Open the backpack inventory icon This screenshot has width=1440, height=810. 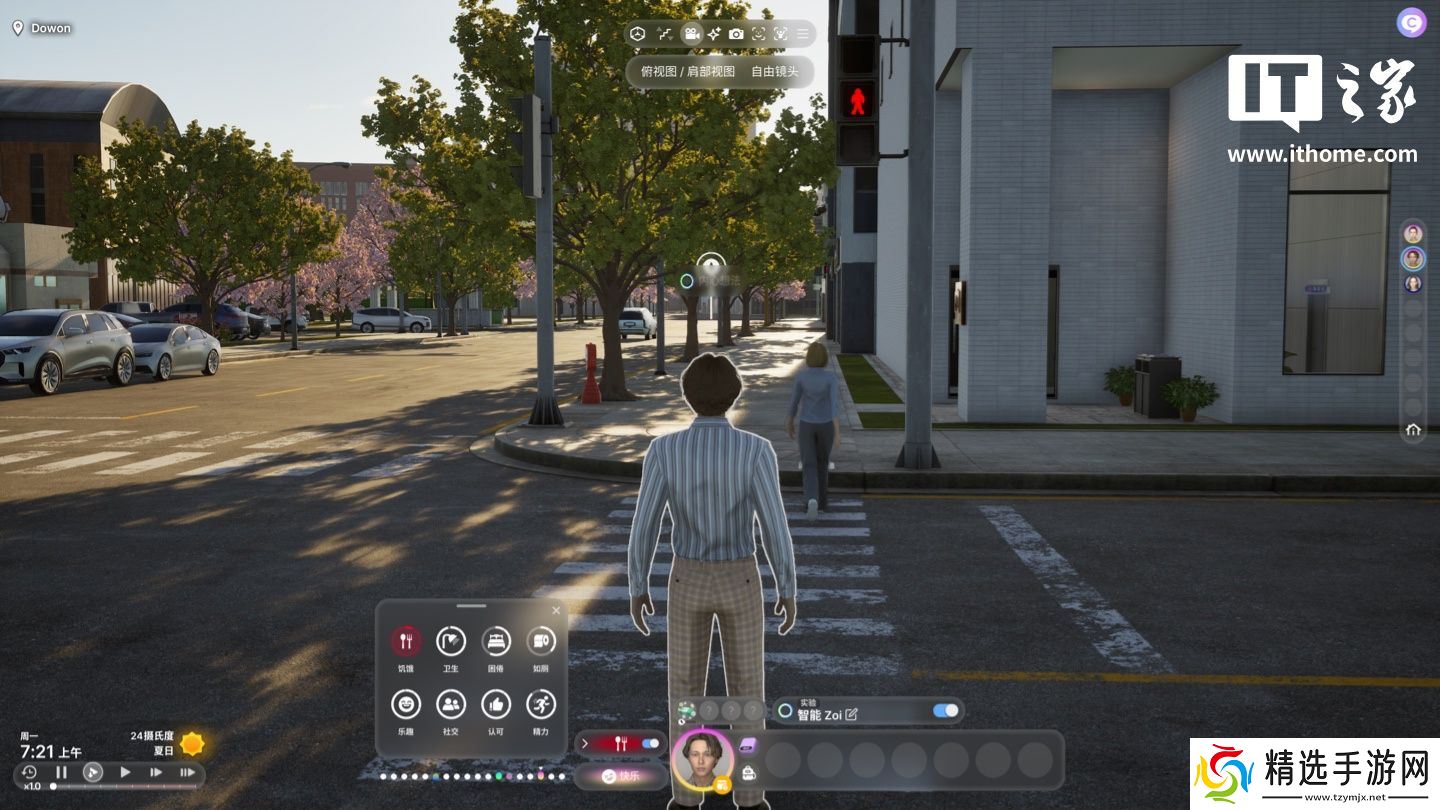[748, 773]
